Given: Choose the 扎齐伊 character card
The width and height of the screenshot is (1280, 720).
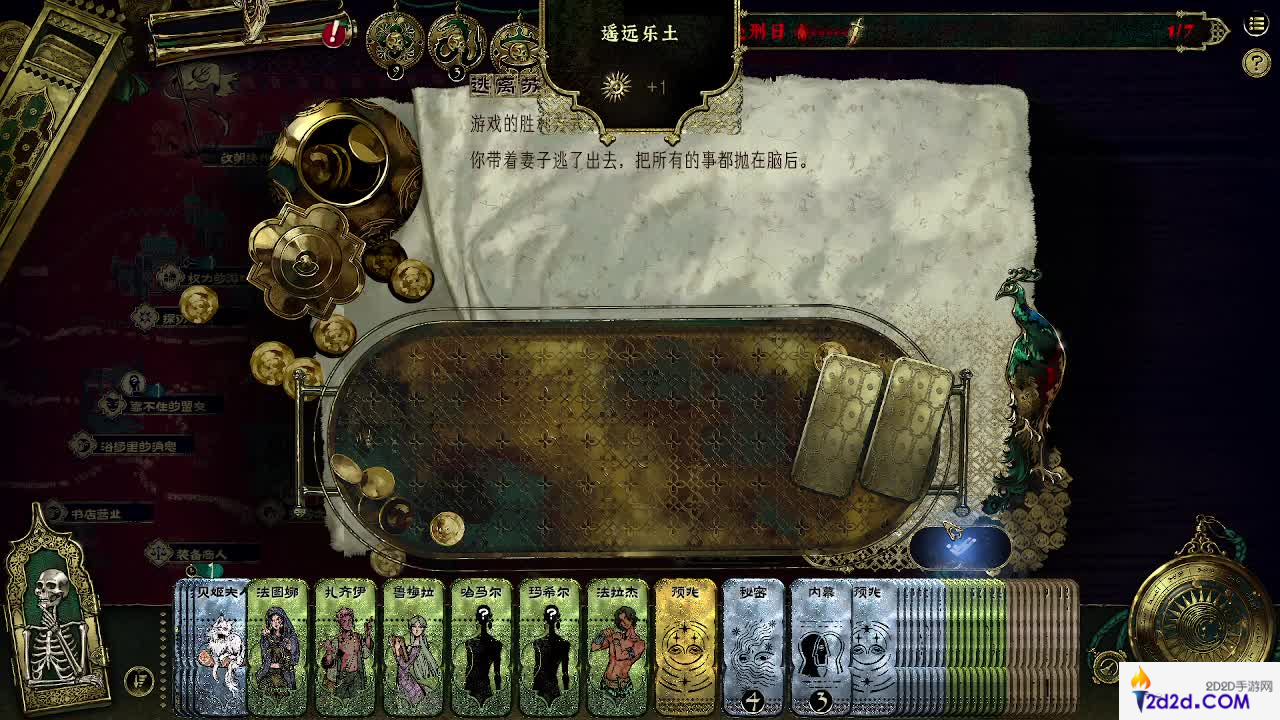Looking at the screenshot, I should 345,646.
